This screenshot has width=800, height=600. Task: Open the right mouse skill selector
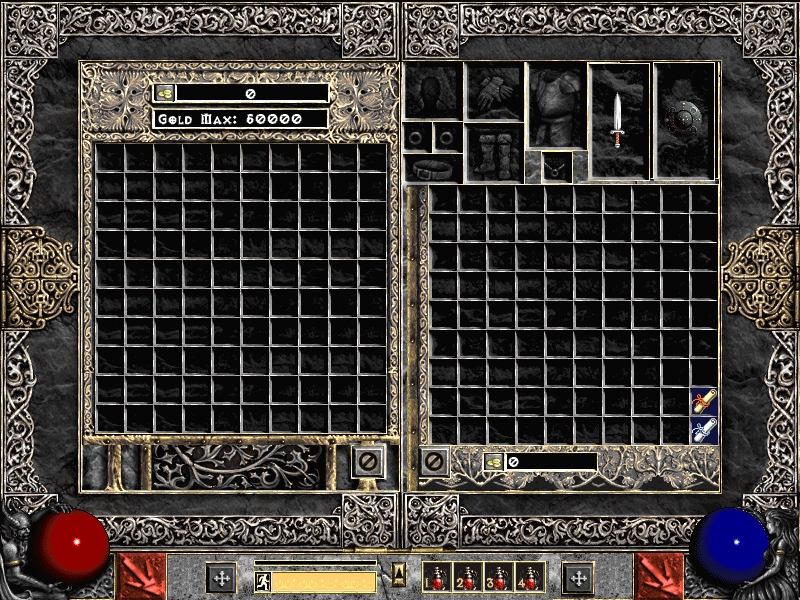660,576
